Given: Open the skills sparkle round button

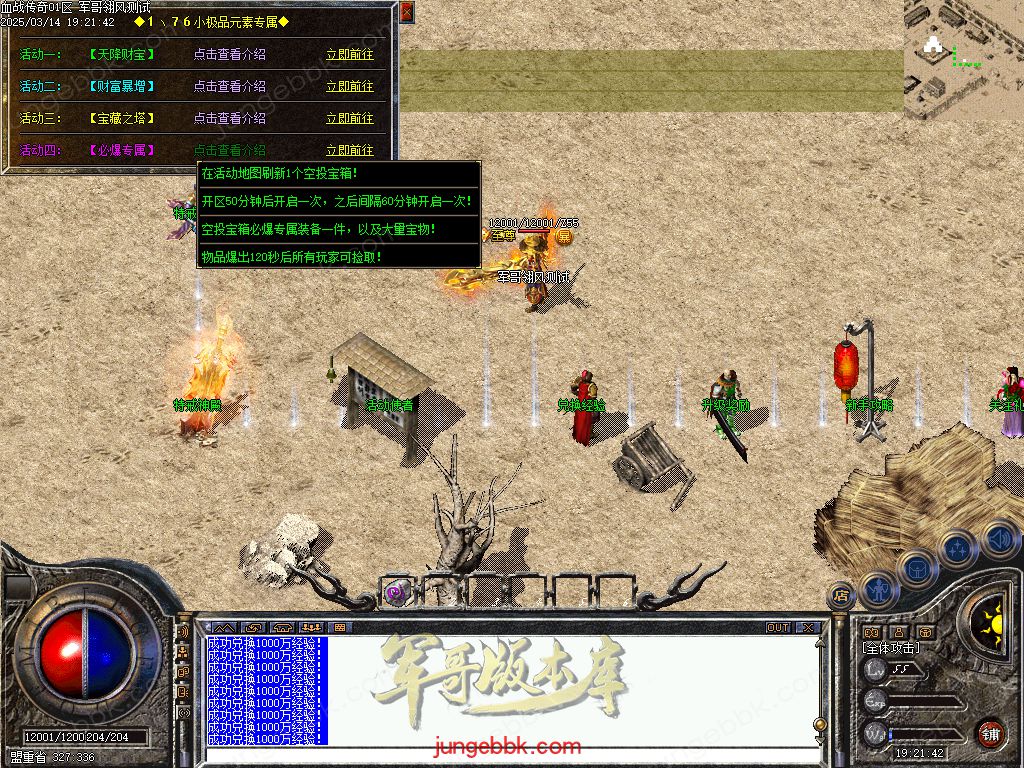Looking at the screenshot, I should tap(957, 548).
